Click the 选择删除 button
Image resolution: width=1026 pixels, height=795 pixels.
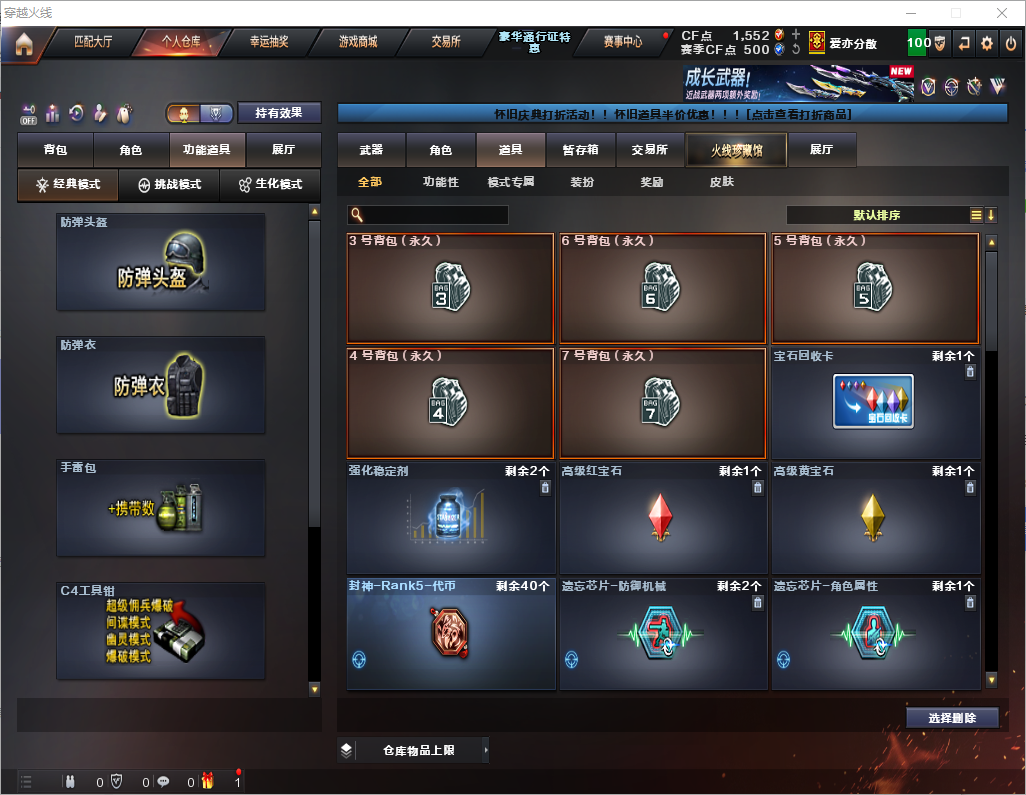[x=952, y=718]
